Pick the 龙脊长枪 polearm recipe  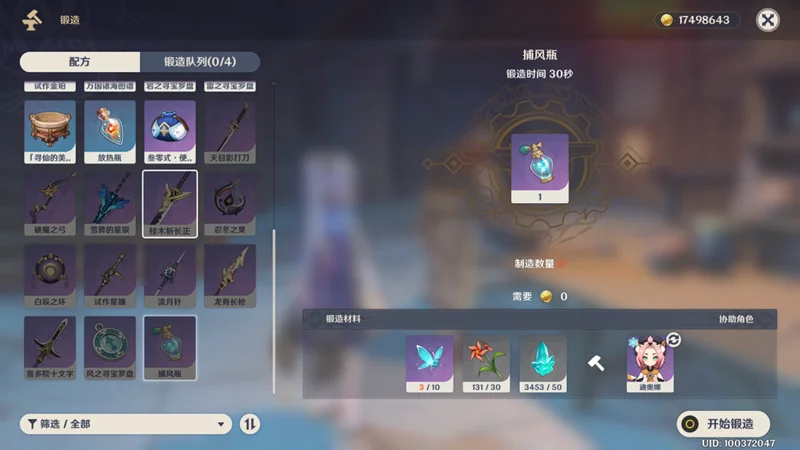[230, 275]
